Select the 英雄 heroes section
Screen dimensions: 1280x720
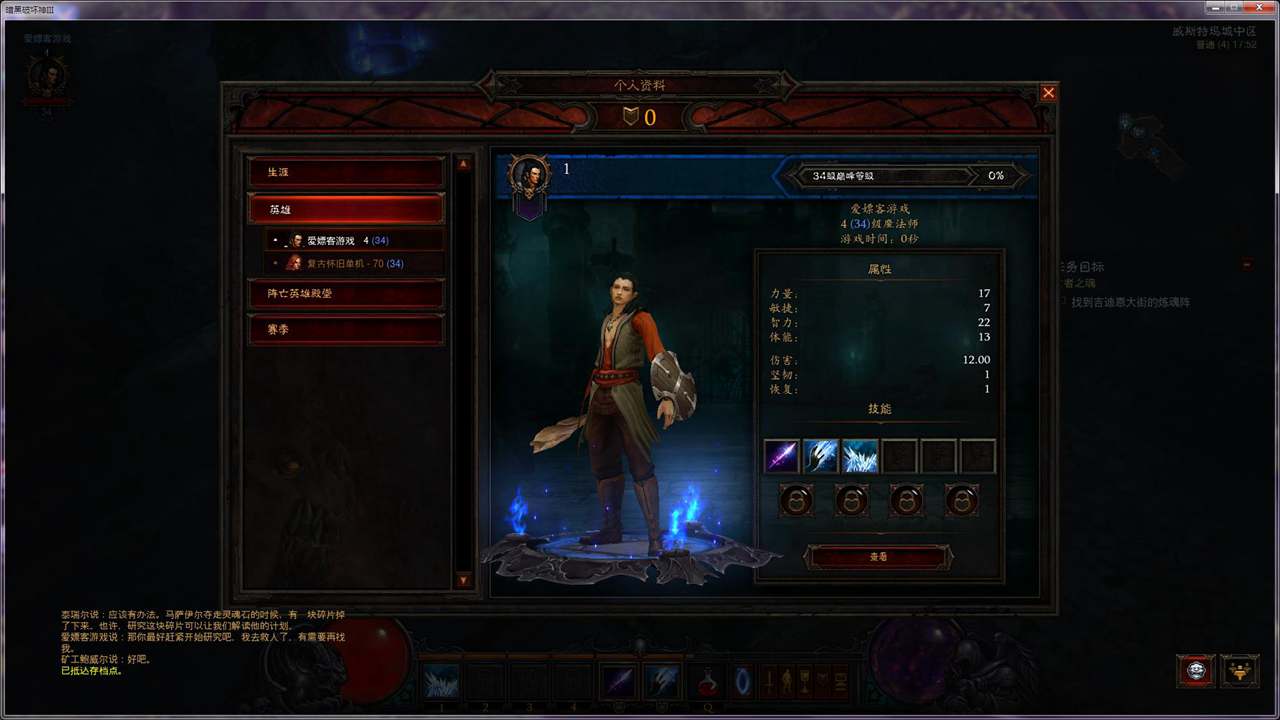click(x=346, y=210)
